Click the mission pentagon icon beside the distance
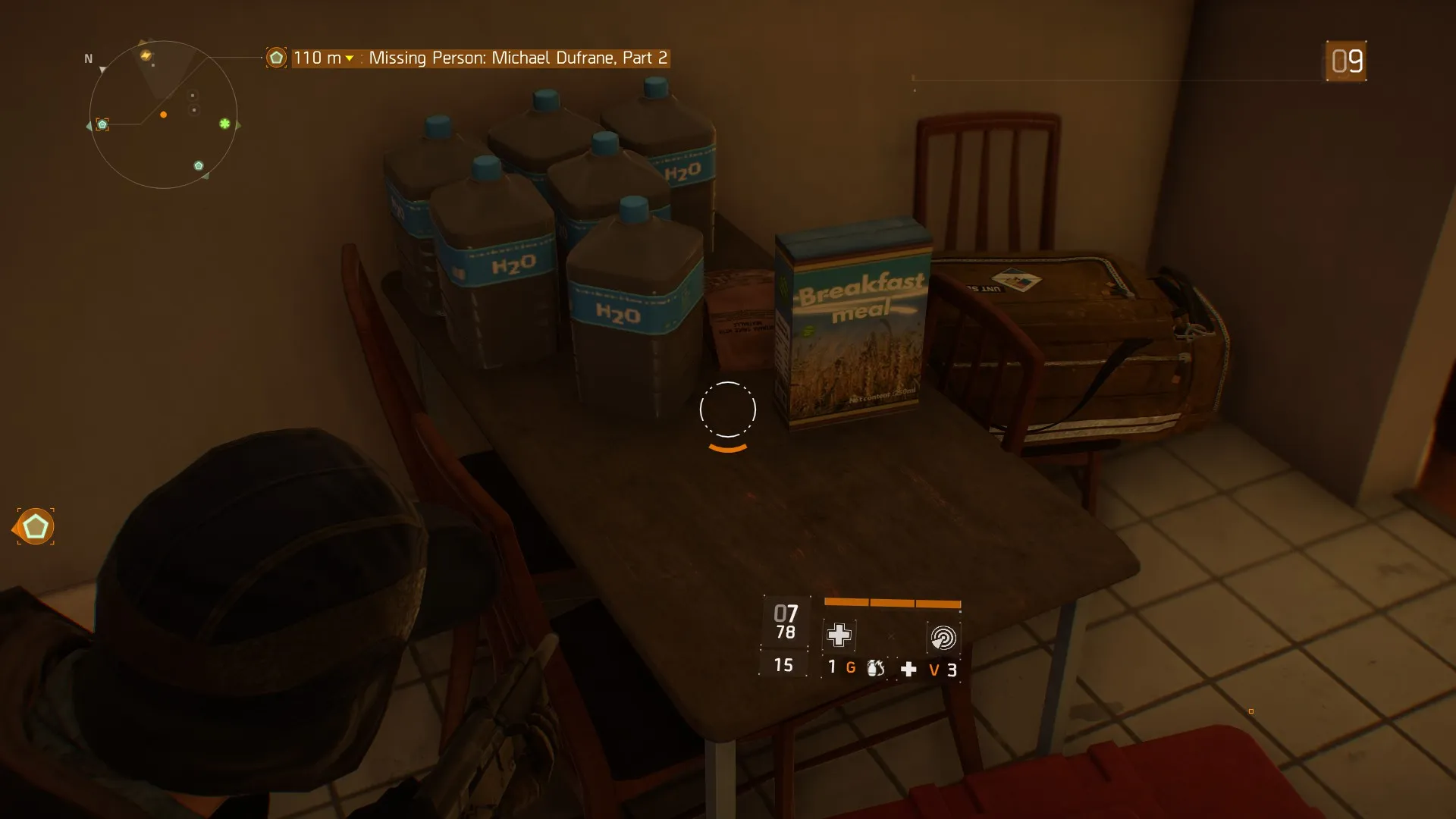Viewport: 1456px width, 819px height. tap(276, 58)
